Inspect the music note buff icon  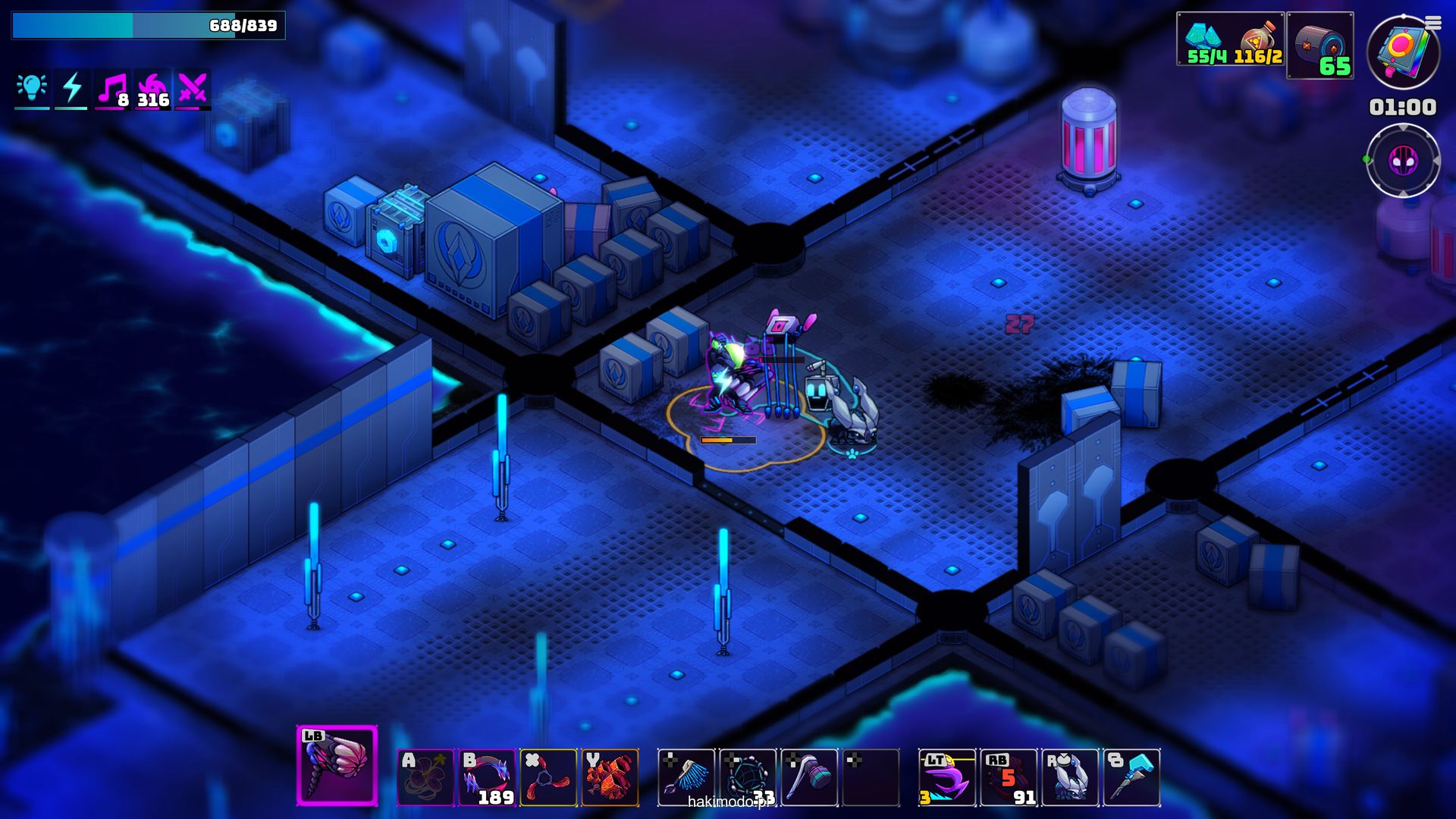[x=112, y=89]
